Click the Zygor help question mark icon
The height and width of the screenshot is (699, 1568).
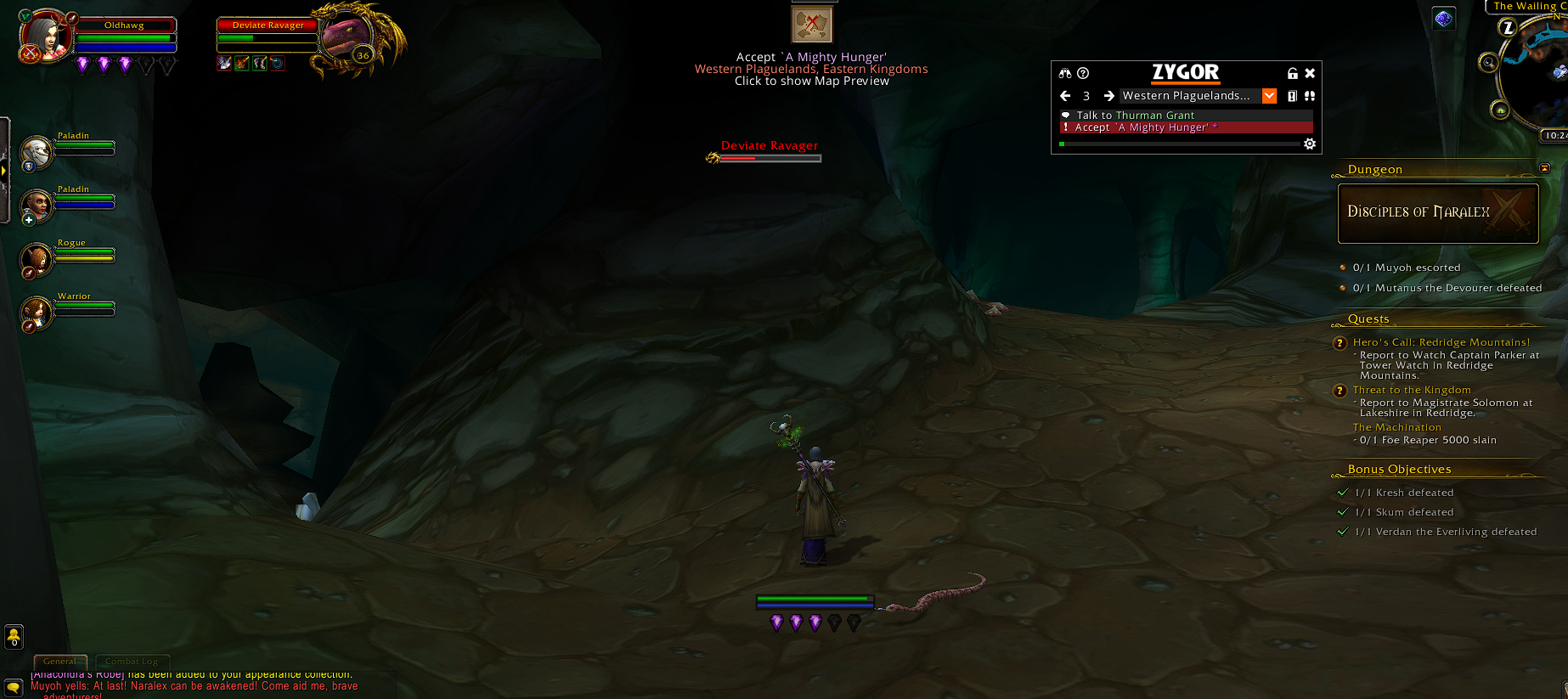[1083, 74]
